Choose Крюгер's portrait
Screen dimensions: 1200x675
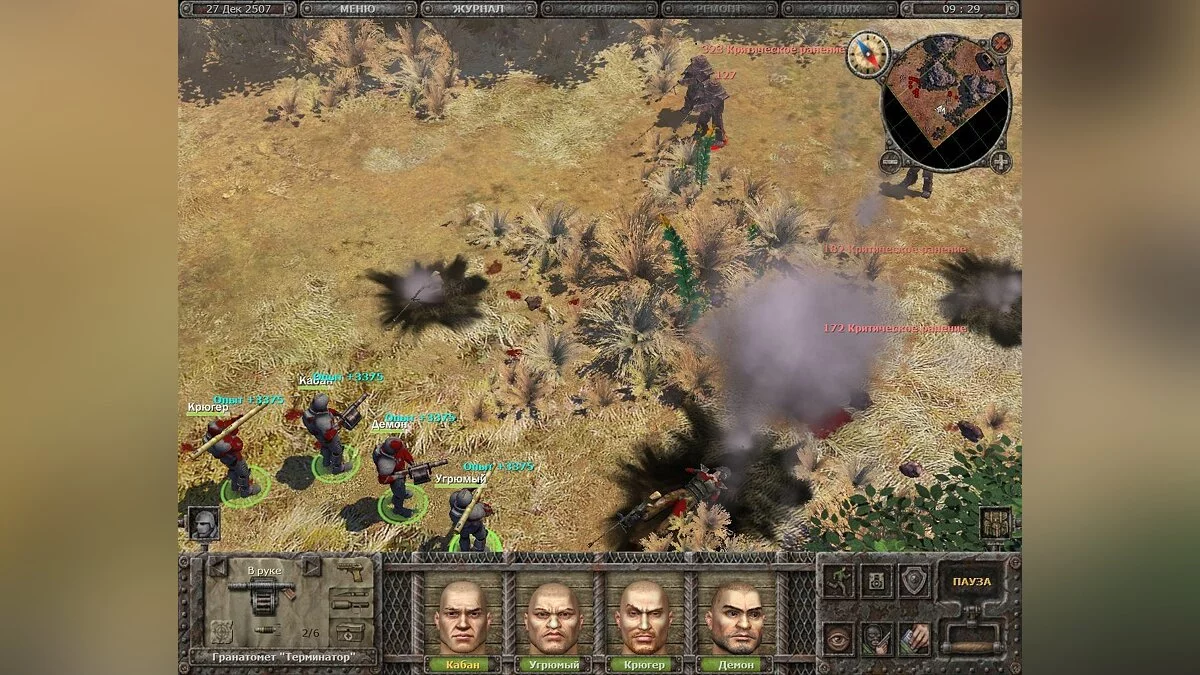[x=644, y=618]
